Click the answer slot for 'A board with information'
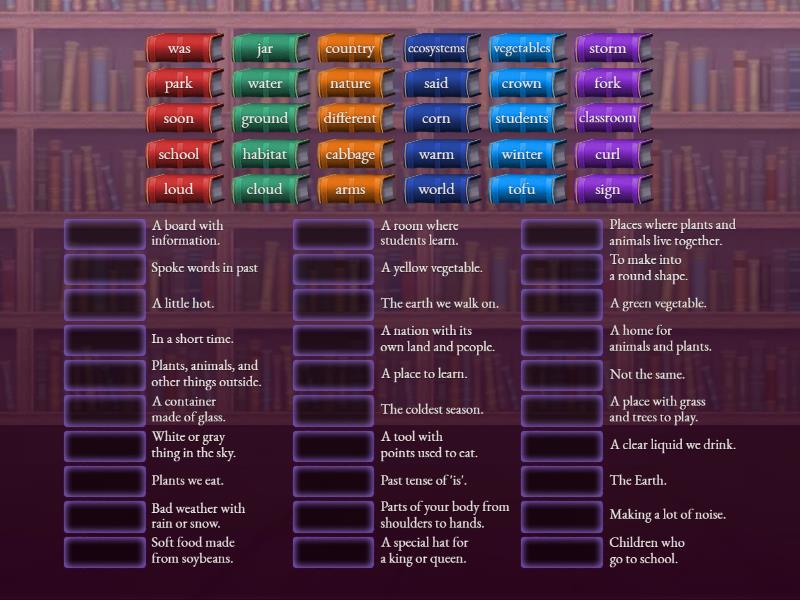 tap(105, 233)
